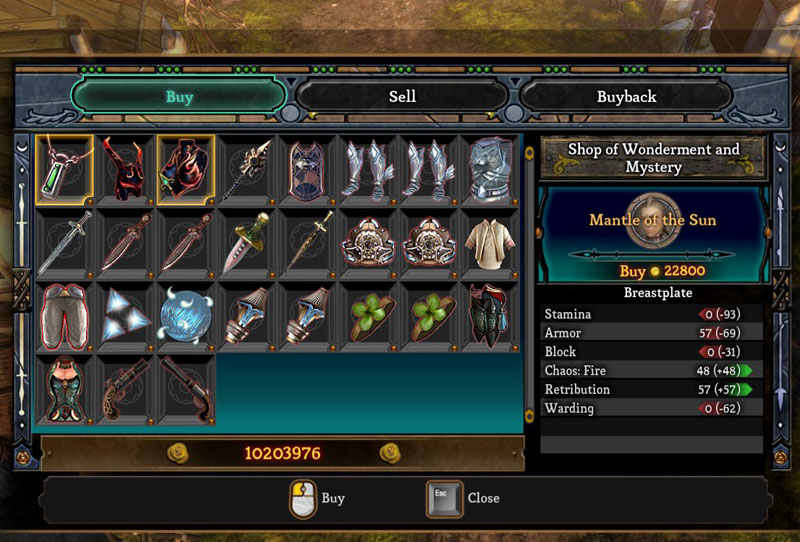Choose the red and black Mantle armor
The width and height of the screenshot is (800, 542).
point(186,166)
